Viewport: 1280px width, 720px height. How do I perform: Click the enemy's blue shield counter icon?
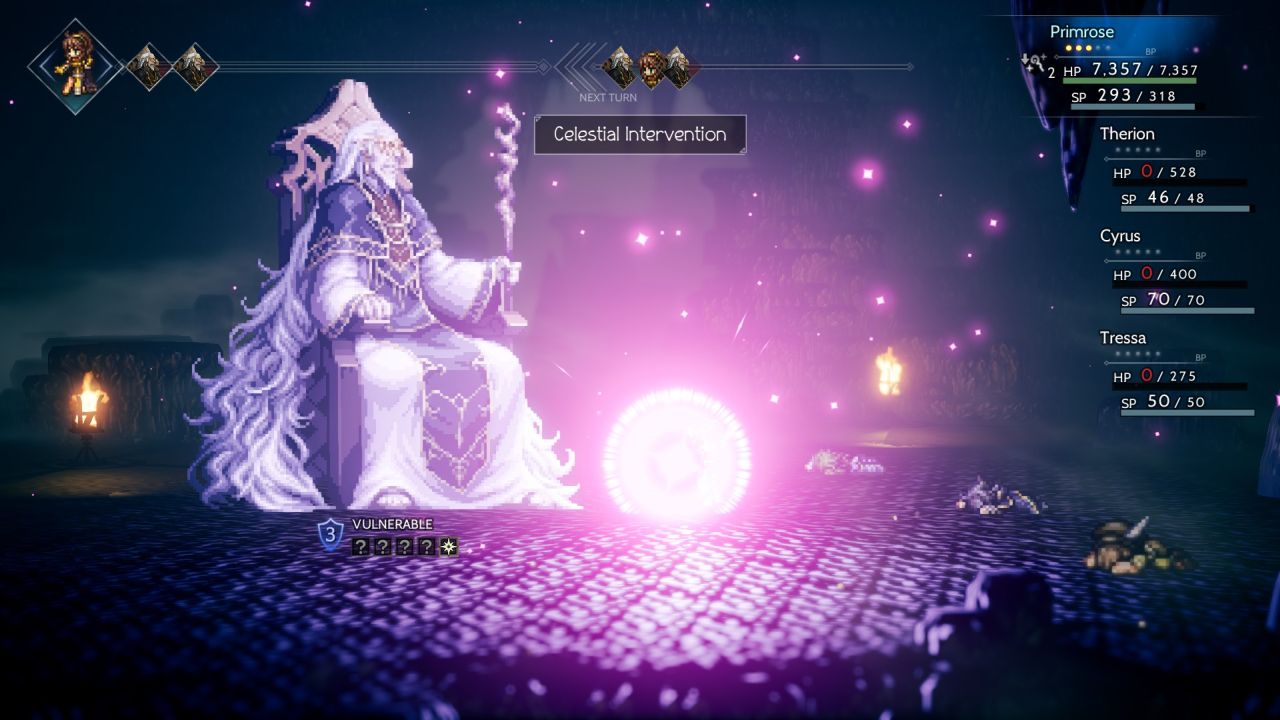(330, 534)
